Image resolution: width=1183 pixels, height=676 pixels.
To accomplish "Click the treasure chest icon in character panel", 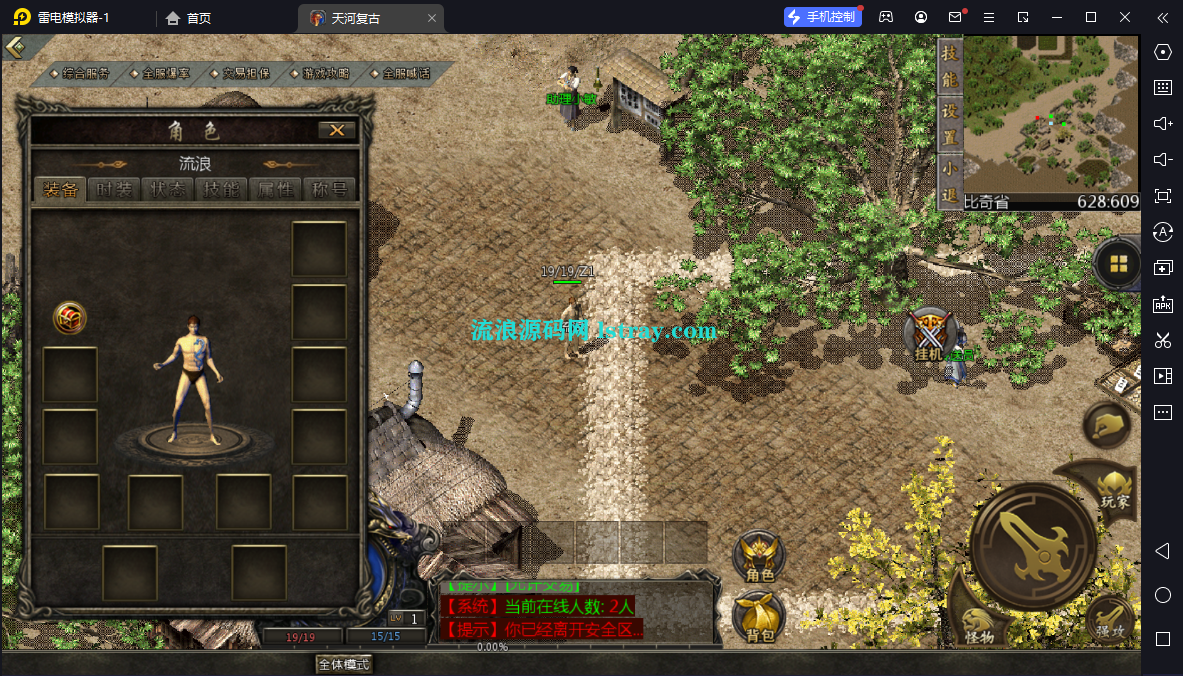I will coord(70,318).
